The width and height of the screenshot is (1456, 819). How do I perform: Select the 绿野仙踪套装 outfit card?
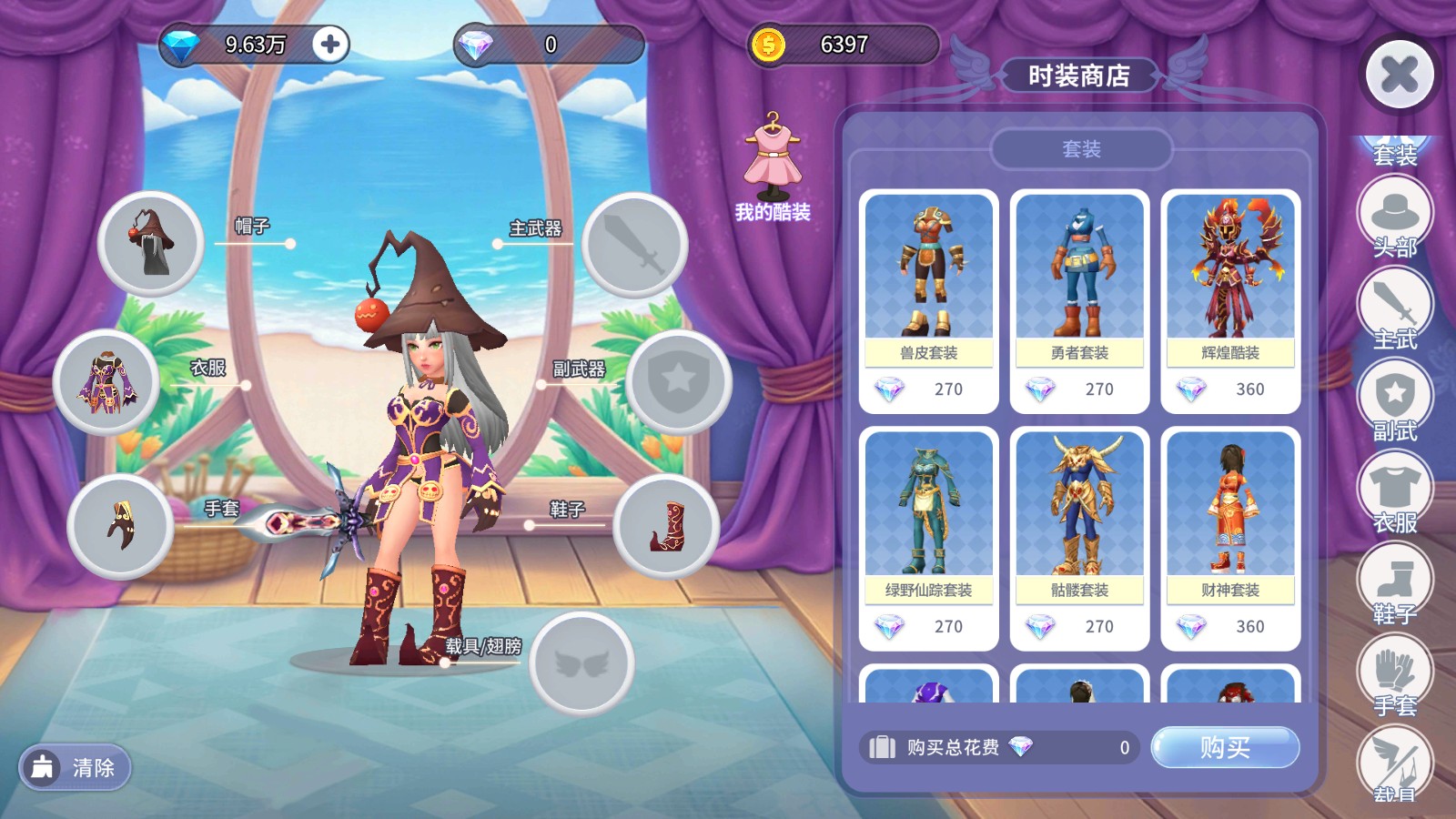click(x=928, y=538)
